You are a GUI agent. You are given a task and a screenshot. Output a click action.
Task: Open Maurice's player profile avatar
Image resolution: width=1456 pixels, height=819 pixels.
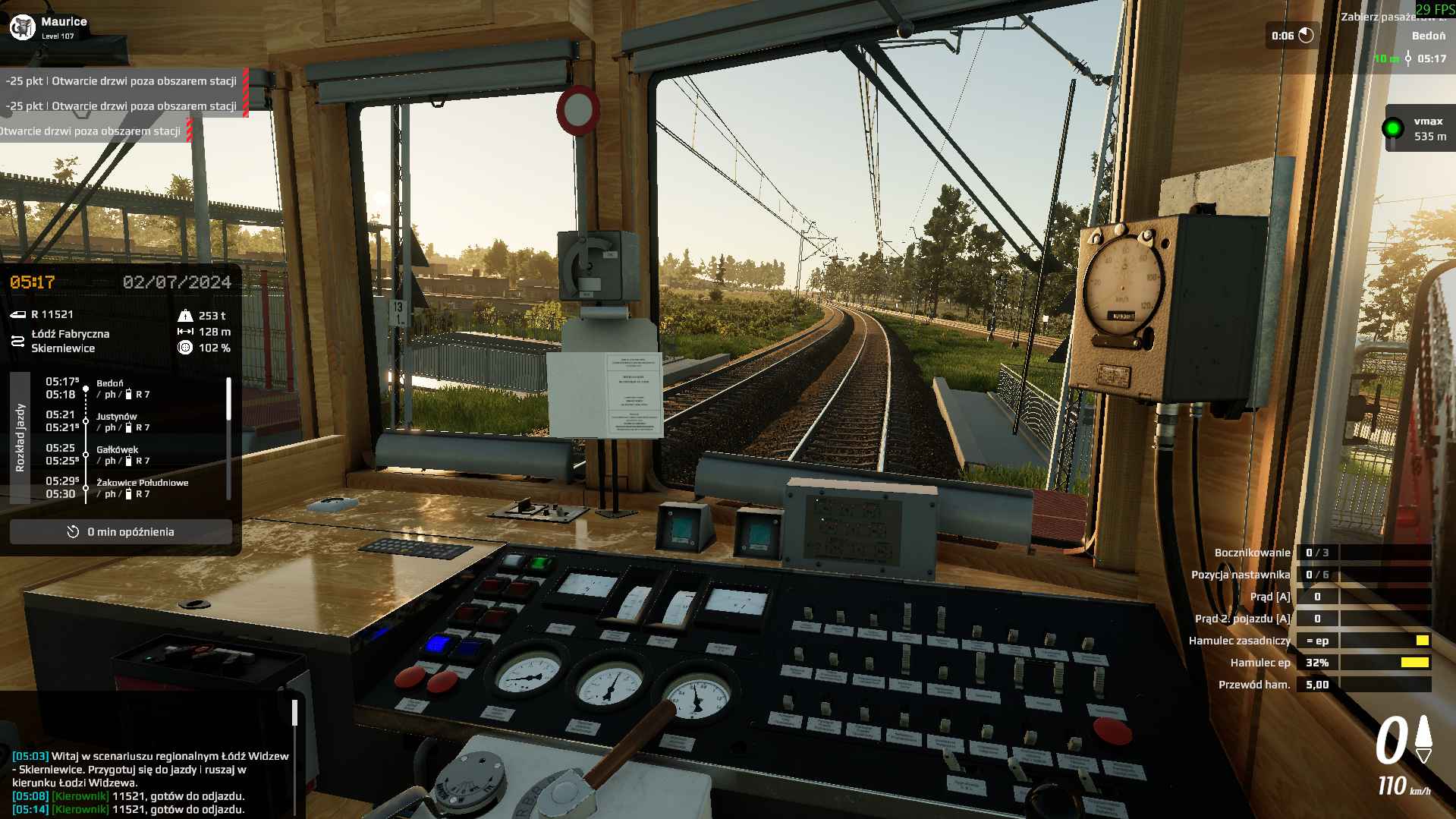[x=23, y=27]
